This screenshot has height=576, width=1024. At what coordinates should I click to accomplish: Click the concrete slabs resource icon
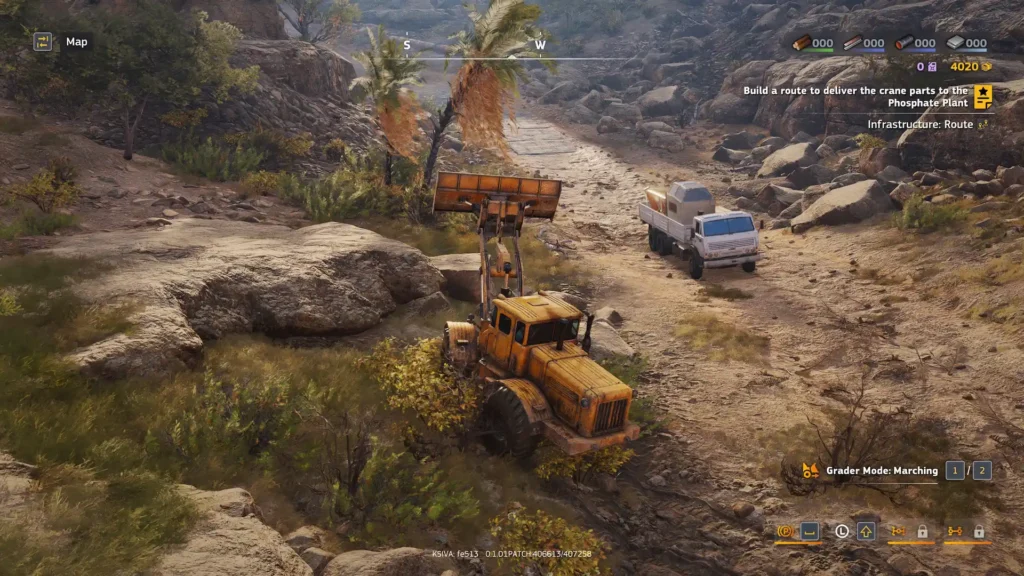pyautogui.click(x=954, y=43)
